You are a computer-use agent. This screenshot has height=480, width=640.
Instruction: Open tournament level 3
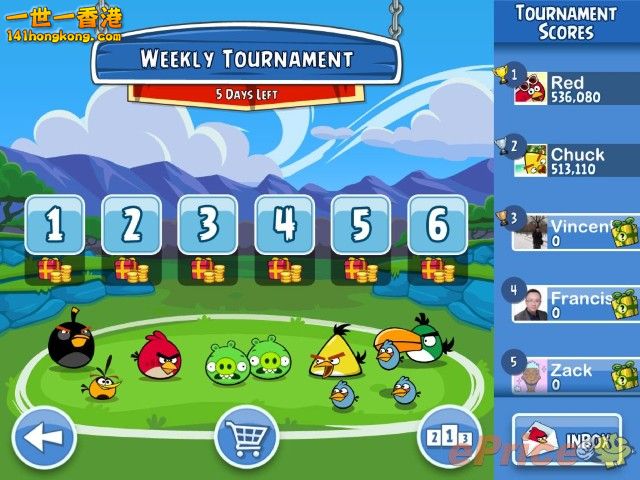click(x=208, y=225)
